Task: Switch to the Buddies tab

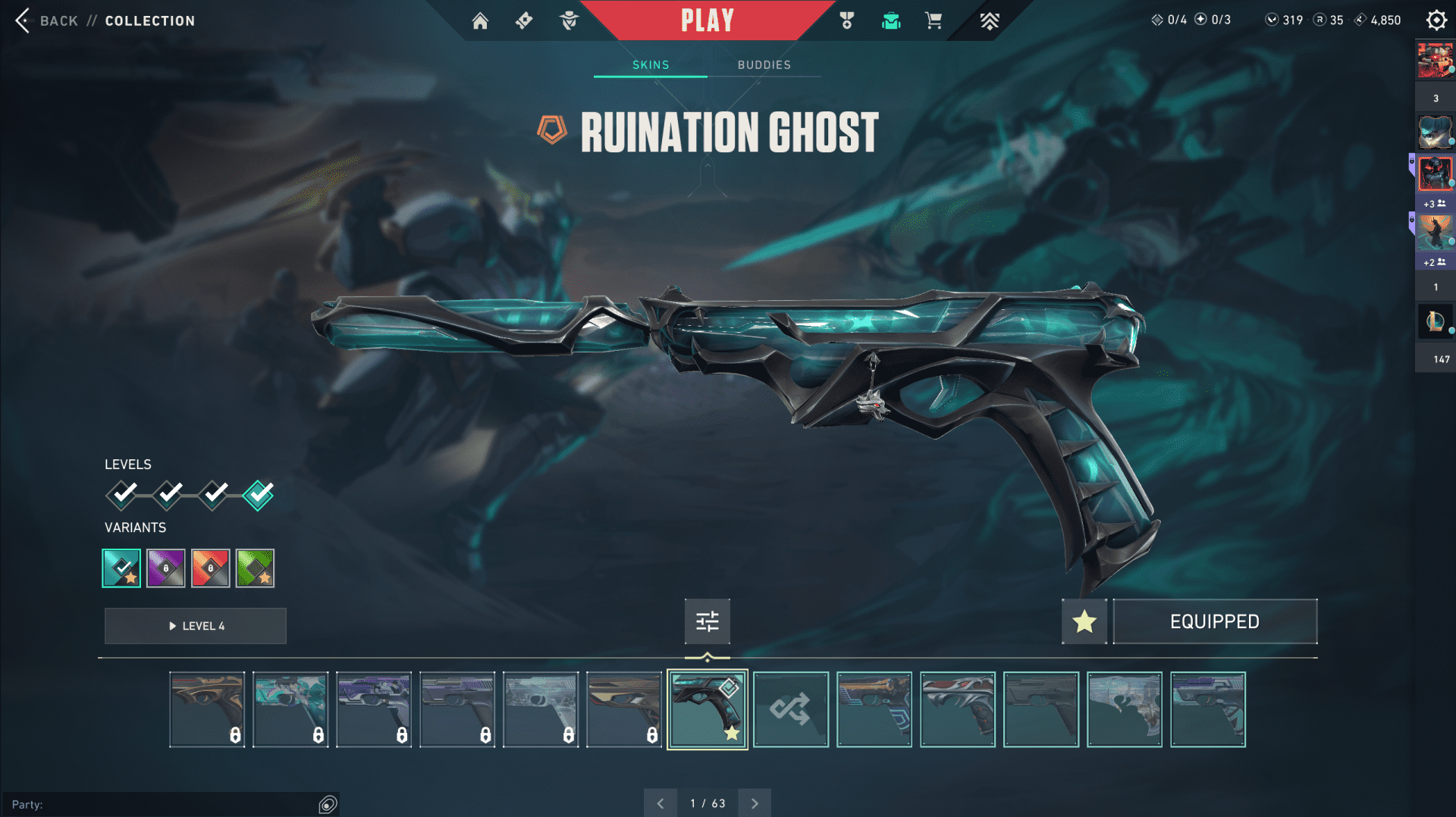Action: 764,65
